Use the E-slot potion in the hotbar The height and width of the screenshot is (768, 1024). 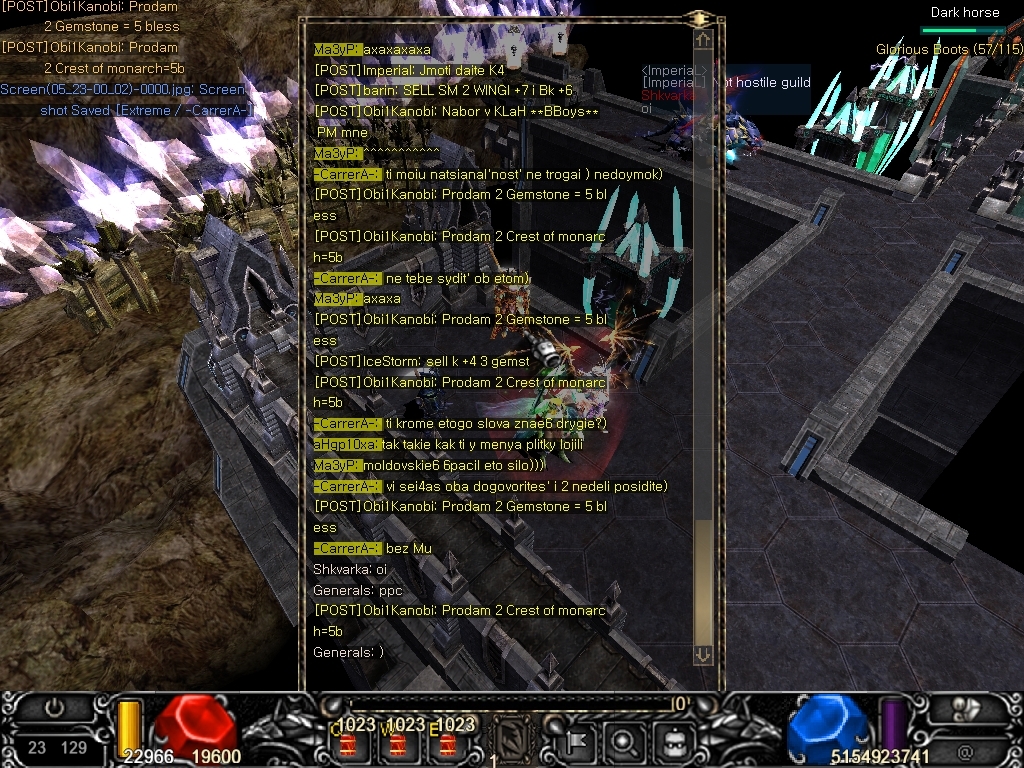pyautogui.click(x=447, y=744)
